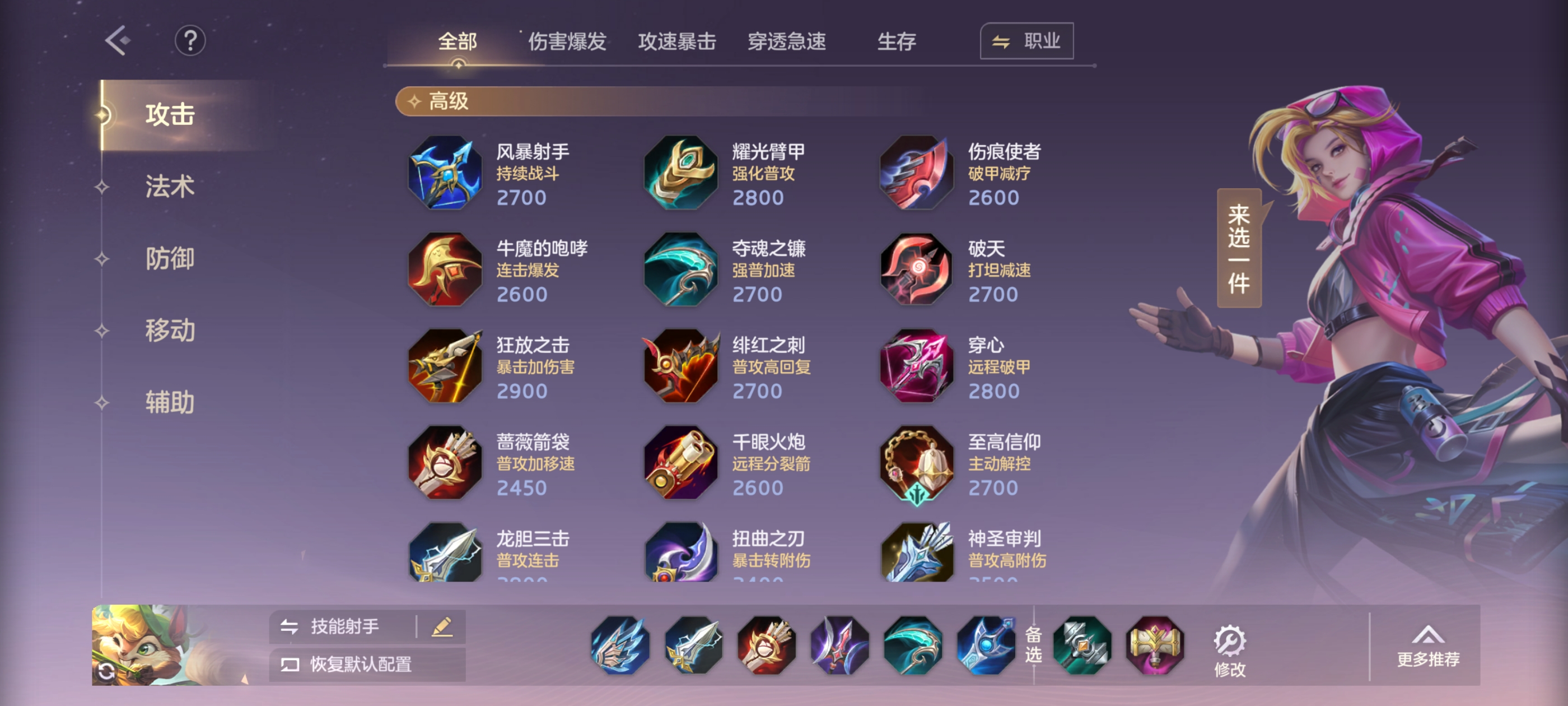Image resolution: width=1568 pixels, height=706 pixels.
Task: Toggle to 职业 view mode
Action: 1026,41
